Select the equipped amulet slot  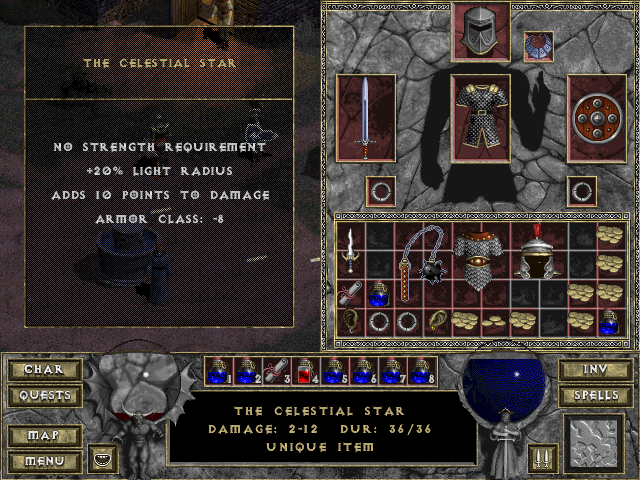pyautogui.click(x=539, y=47)
